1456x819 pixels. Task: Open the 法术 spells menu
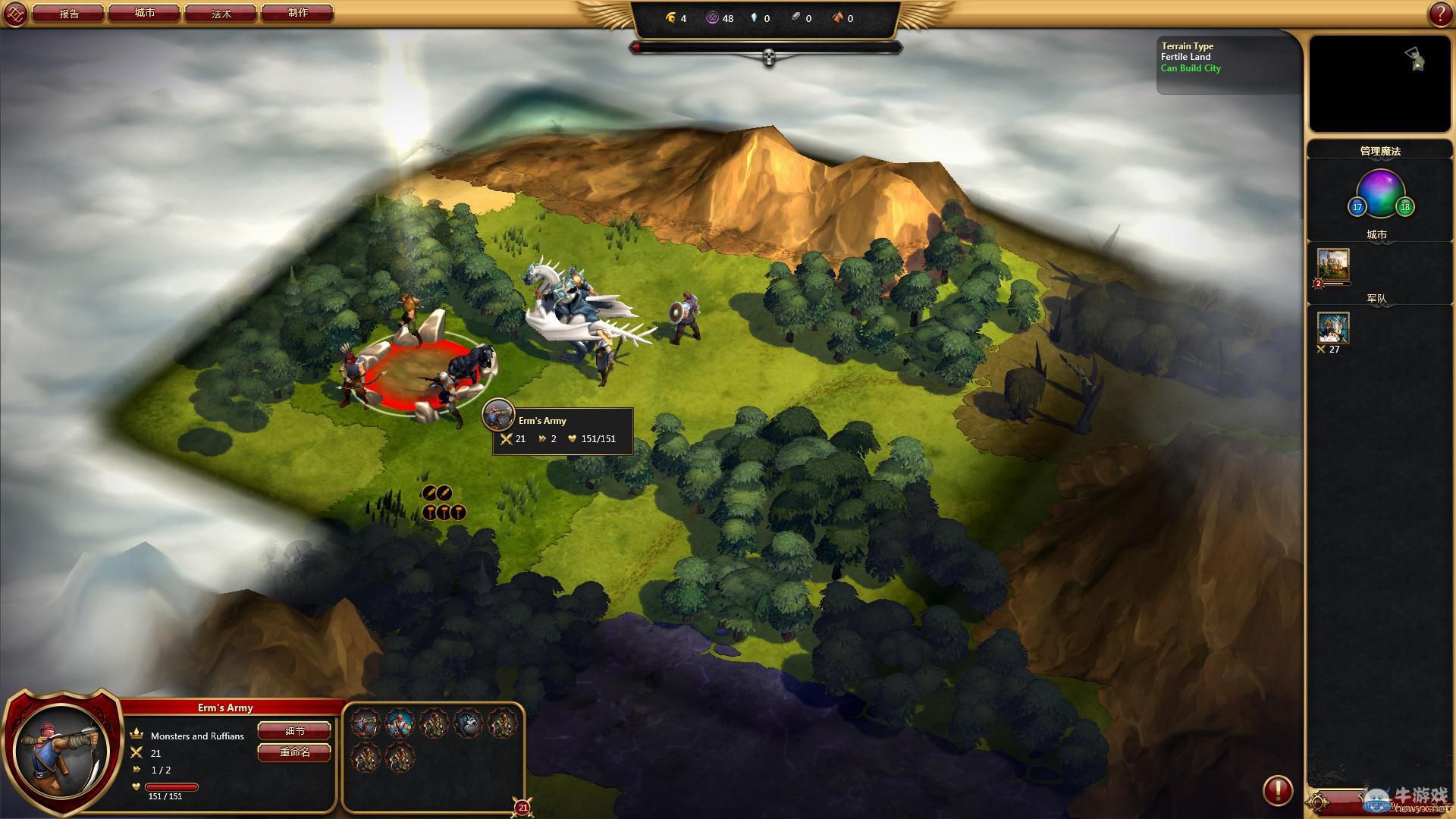[221, 14]
